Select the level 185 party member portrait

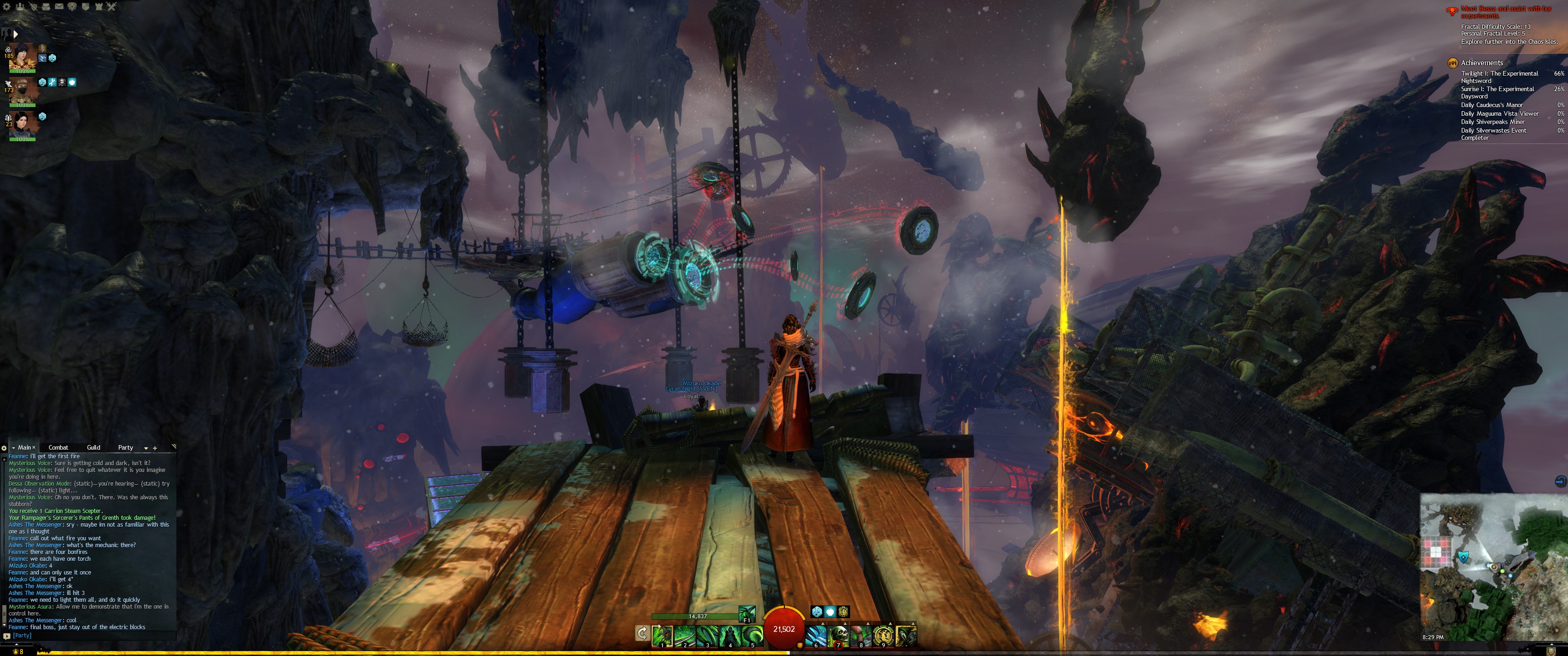[x=23, y=57]
